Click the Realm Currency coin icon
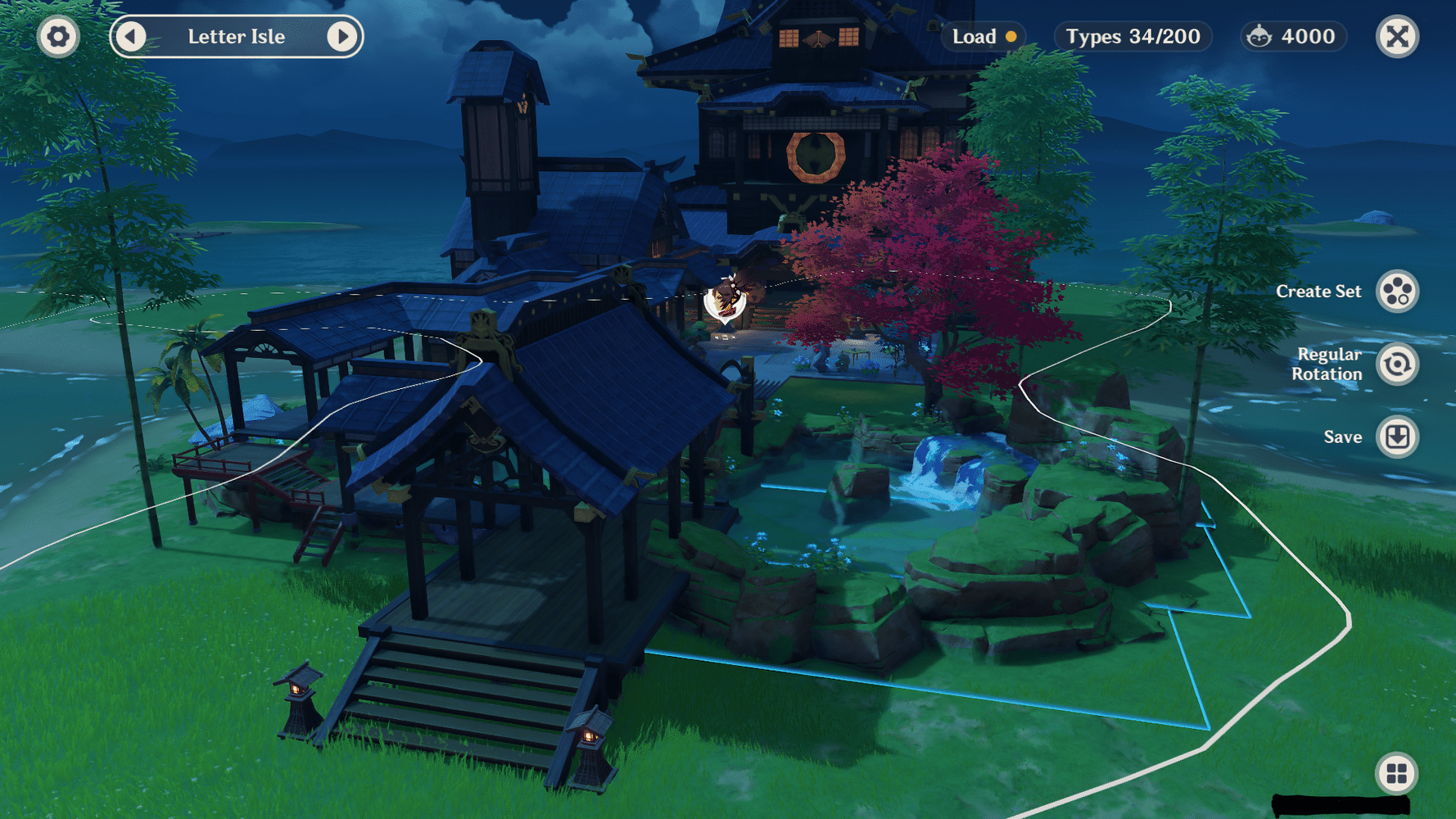1456x819 pixels. point(1258,36)
